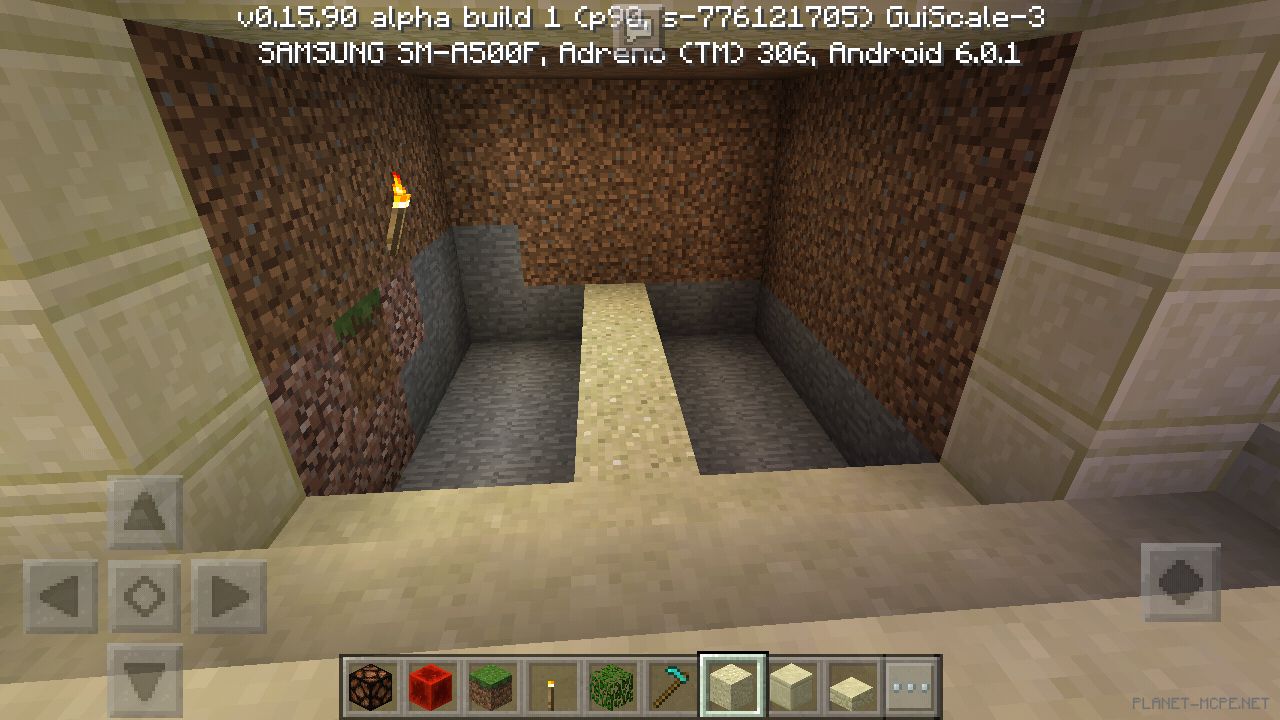Tap the forward arrow on the D-pad
The height and width of the screenshot is (720, 1280).
[x=145, y=513]
